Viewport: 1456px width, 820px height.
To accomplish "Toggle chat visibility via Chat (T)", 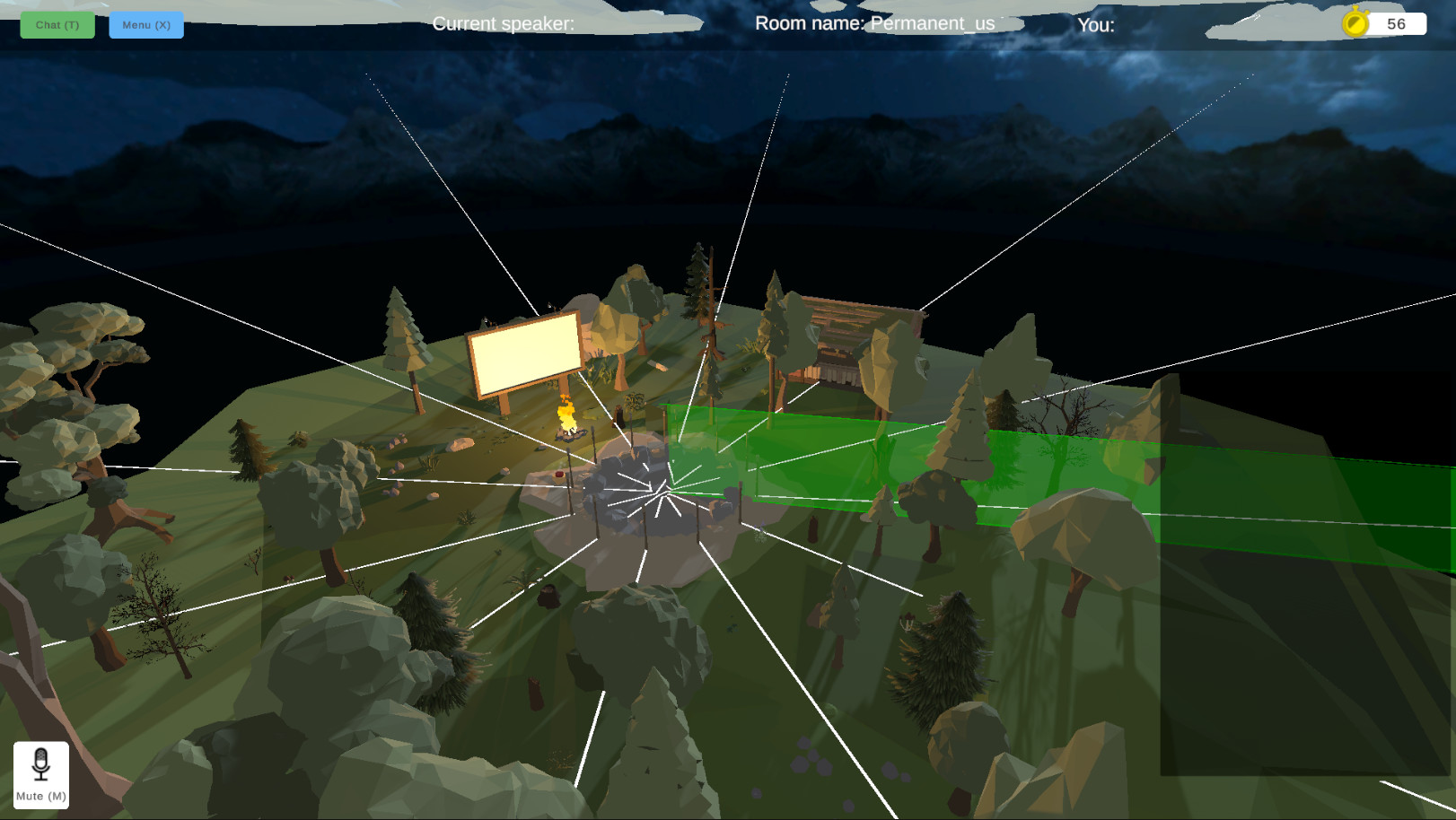I will tap(57, 25).
